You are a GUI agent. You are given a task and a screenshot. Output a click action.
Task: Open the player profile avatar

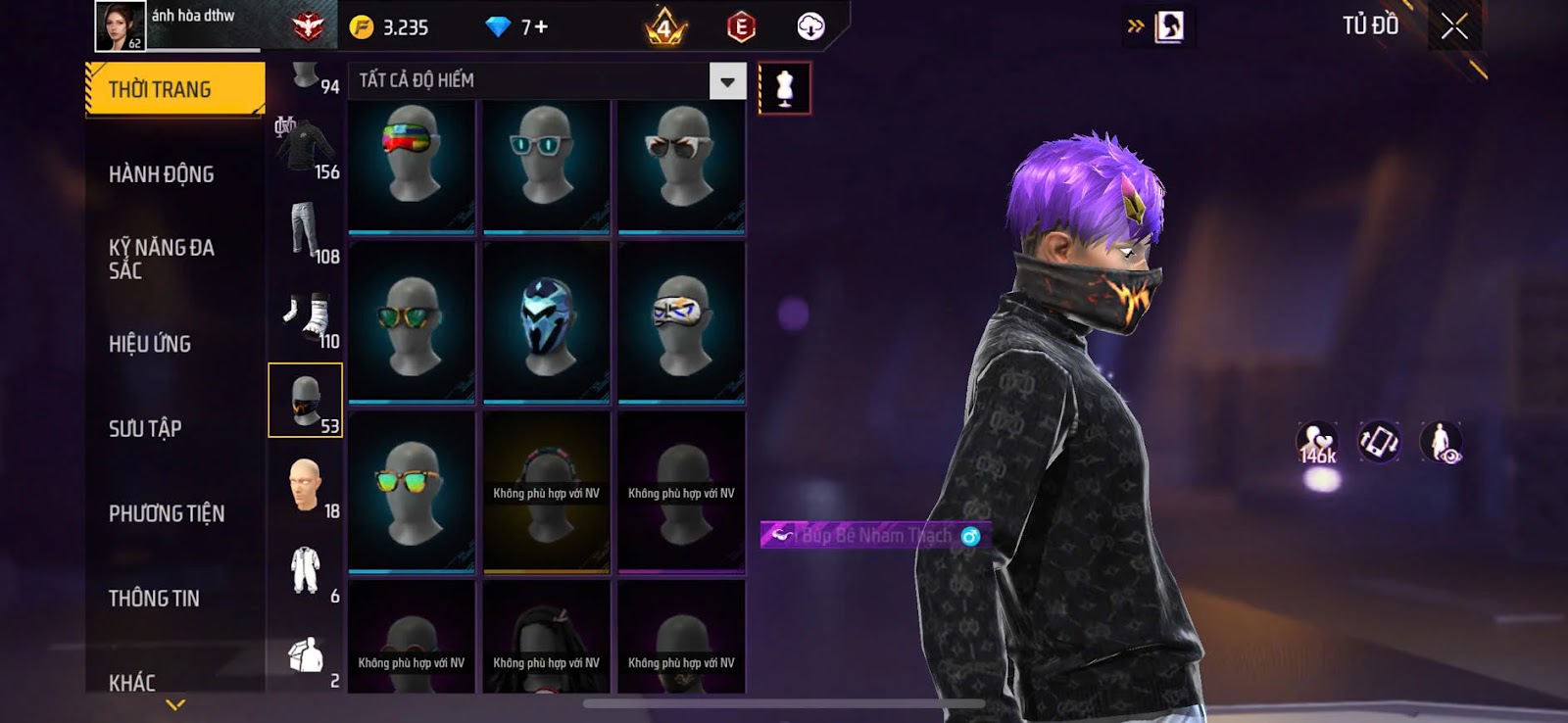[x=120, y=25]
